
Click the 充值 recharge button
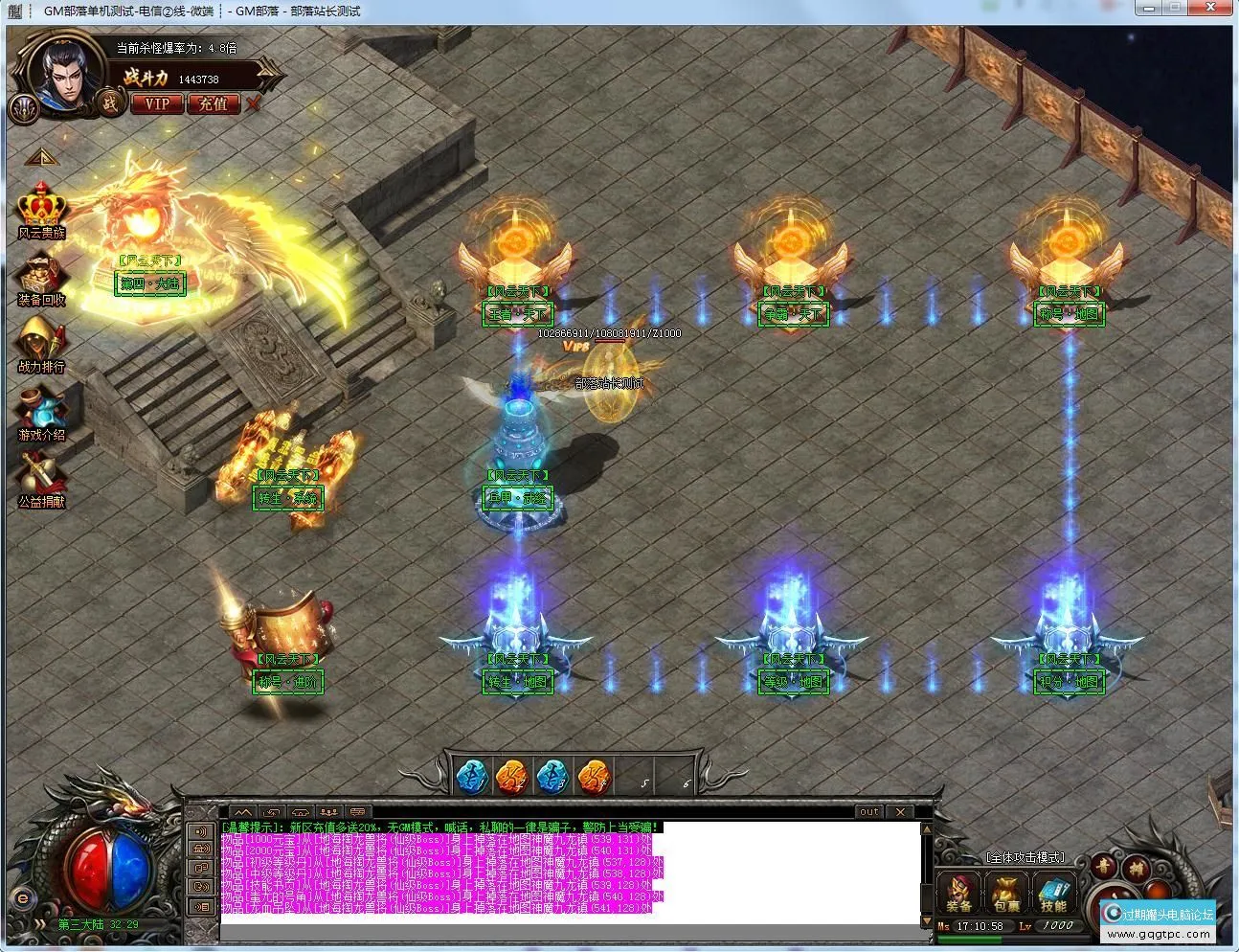pyautogui.click(x=213, y=103)
